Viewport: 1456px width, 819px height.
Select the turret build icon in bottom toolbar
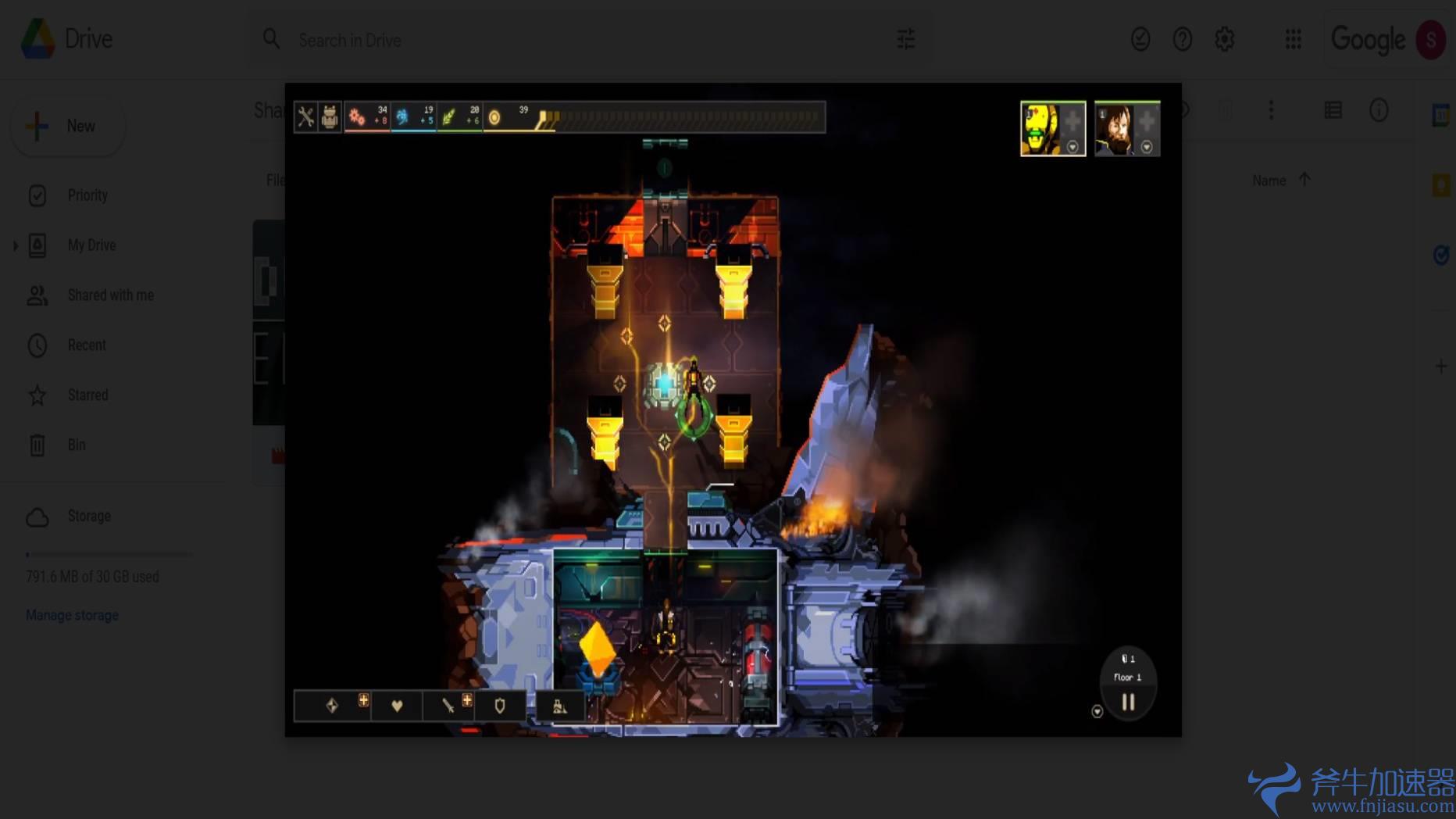[x=558, y=706]
